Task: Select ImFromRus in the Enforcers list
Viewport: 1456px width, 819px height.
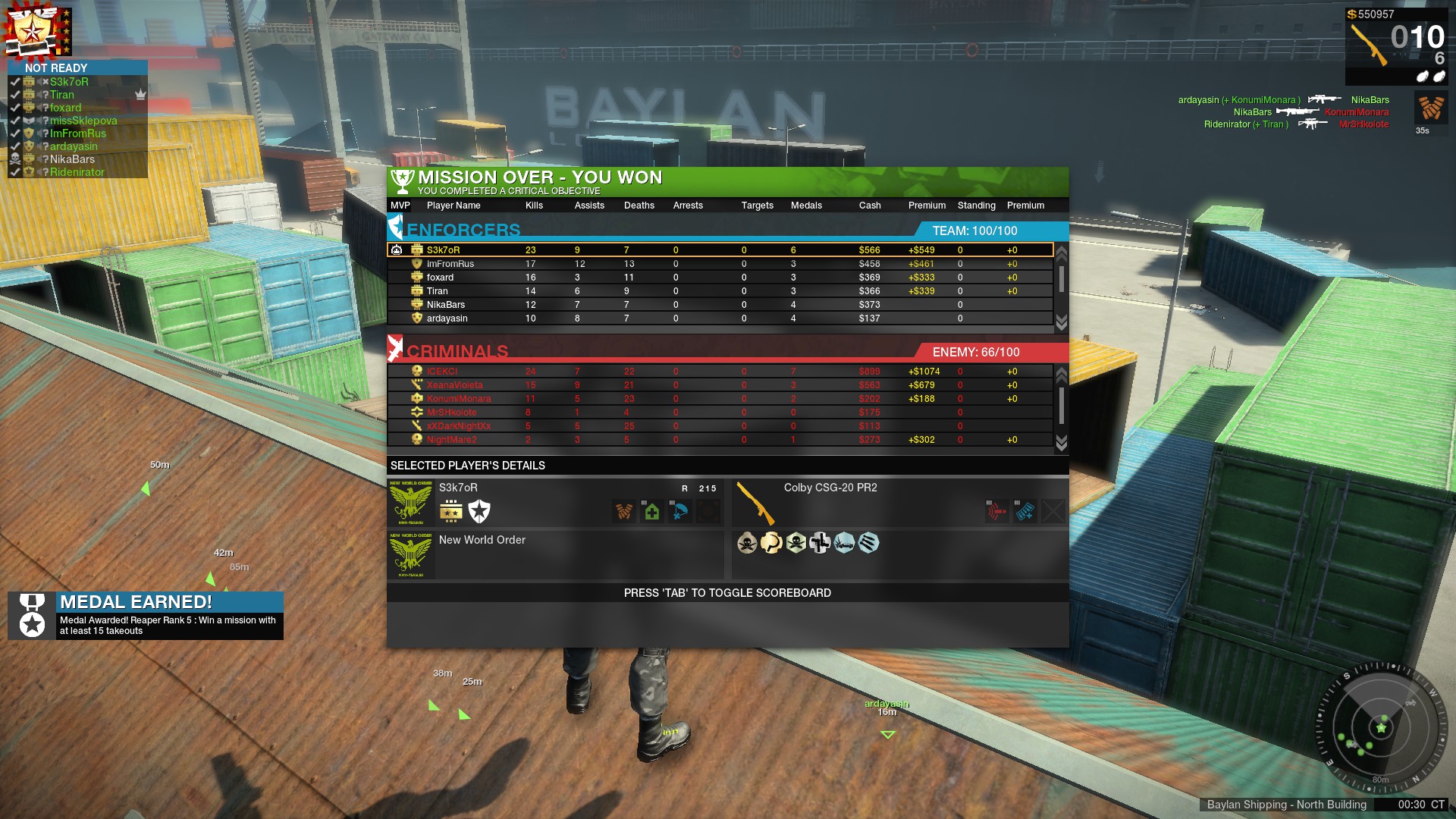Action: (x=450, y=264)
